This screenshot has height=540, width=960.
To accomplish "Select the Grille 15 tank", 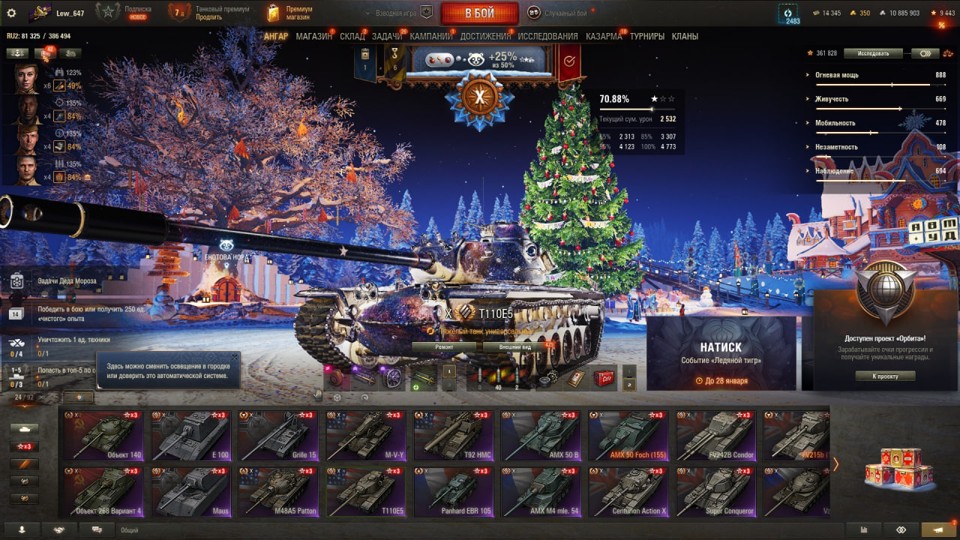I will pyautogui.click(x=279, y=436).
